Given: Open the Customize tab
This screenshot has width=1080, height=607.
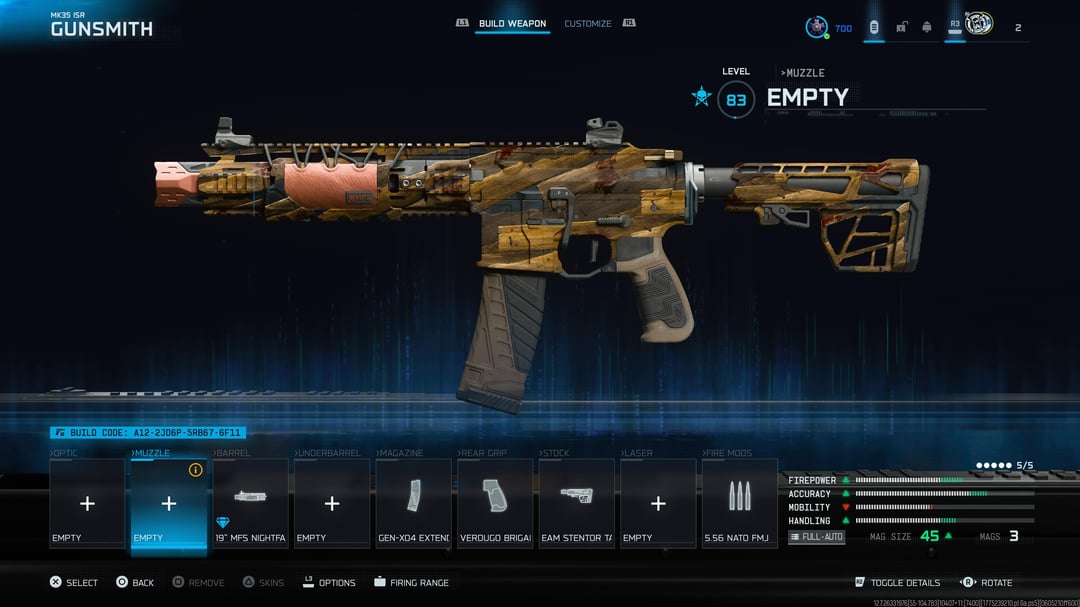Looking at the screenshot, I should point(588,23).
